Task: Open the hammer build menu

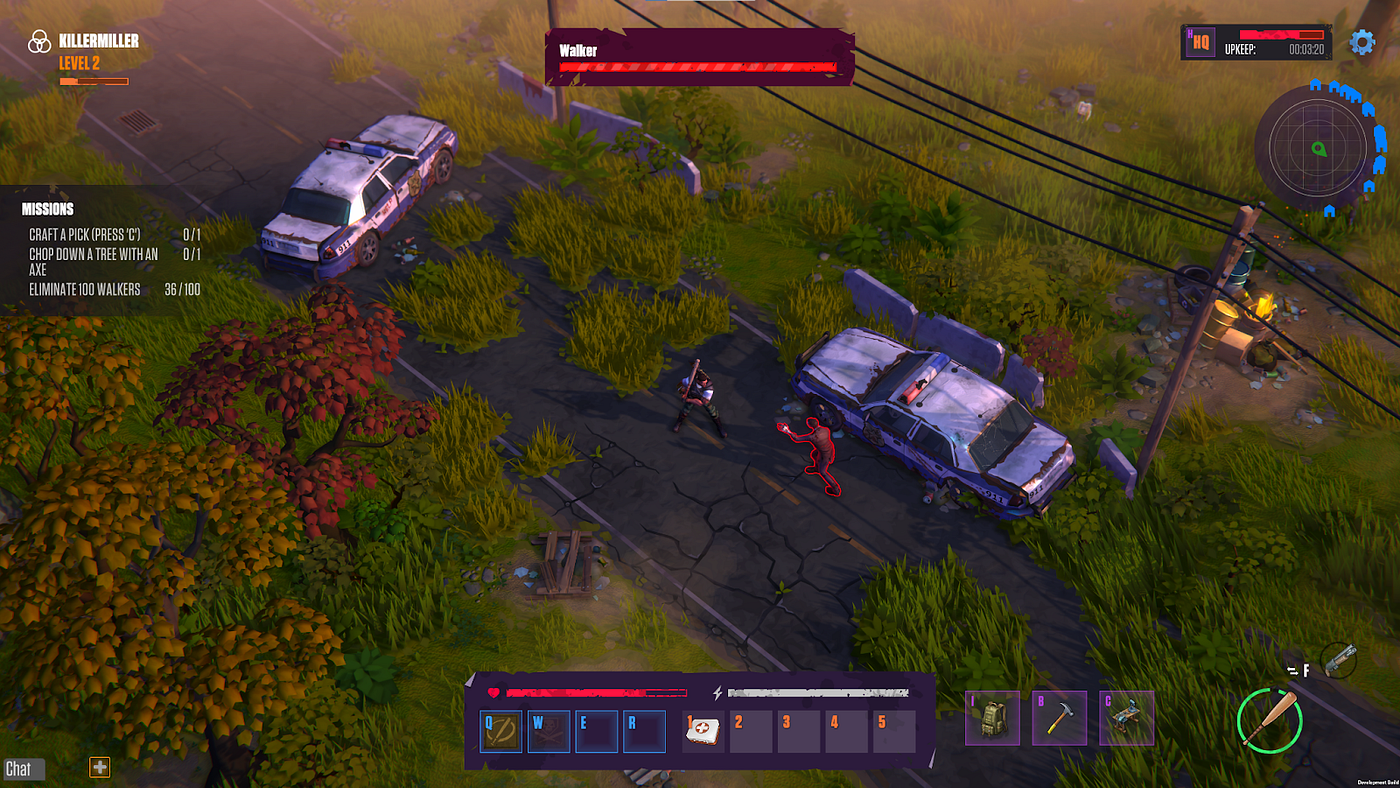Action: click(1060, 718)
